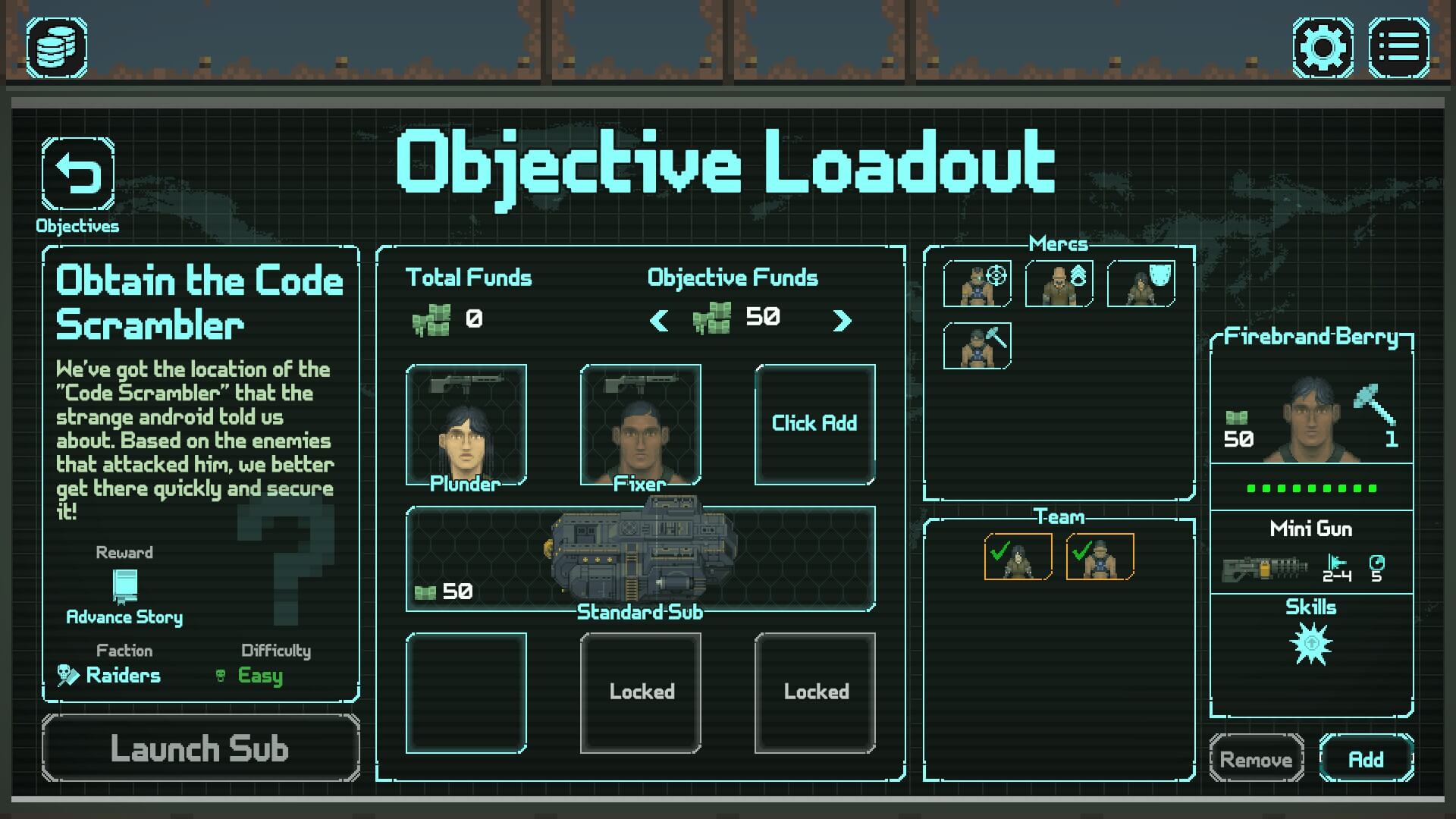Select the Standard Sub panel
The width and height of the screenshot is (1456, 819).
(640, 559)
